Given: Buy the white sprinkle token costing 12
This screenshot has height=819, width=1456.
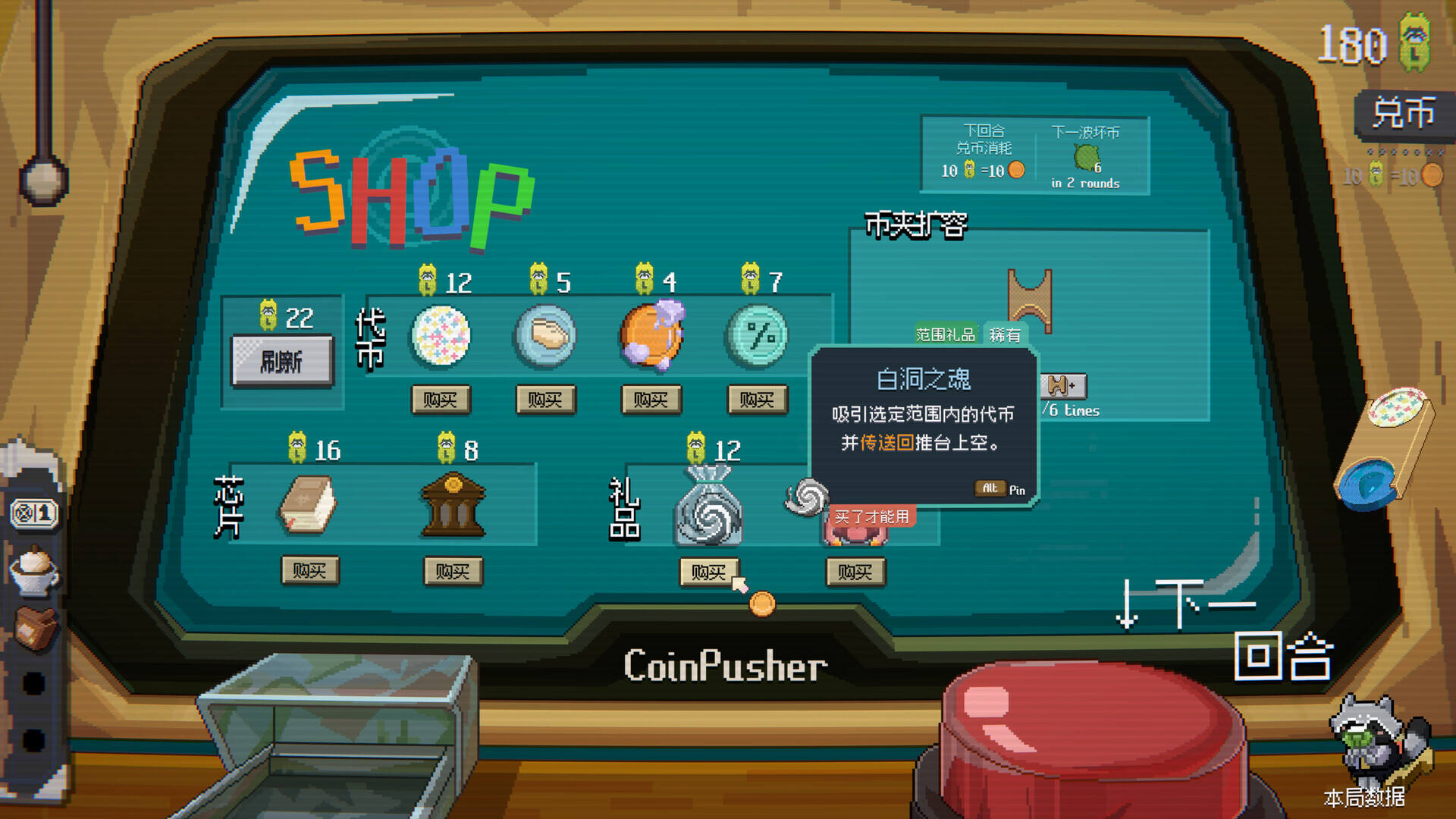Looking at the screenshot, I should click(x=441, y=400).
